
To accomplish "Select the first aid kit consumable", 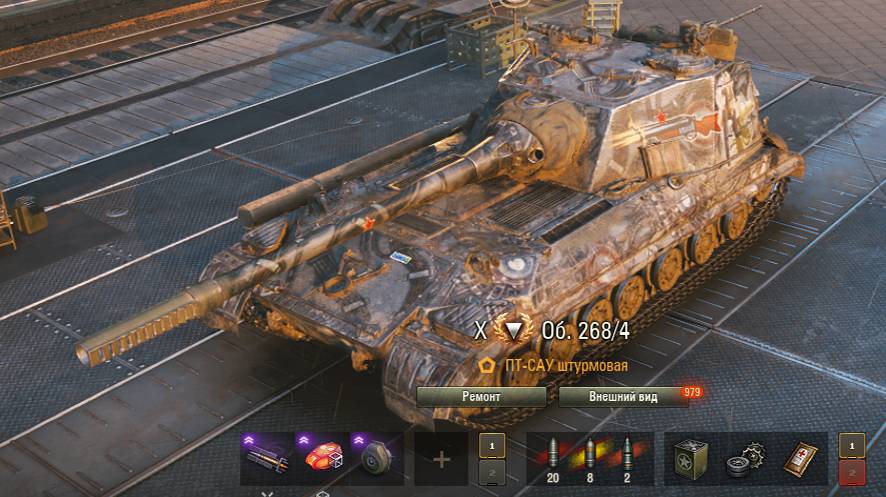I will [799, 458].
